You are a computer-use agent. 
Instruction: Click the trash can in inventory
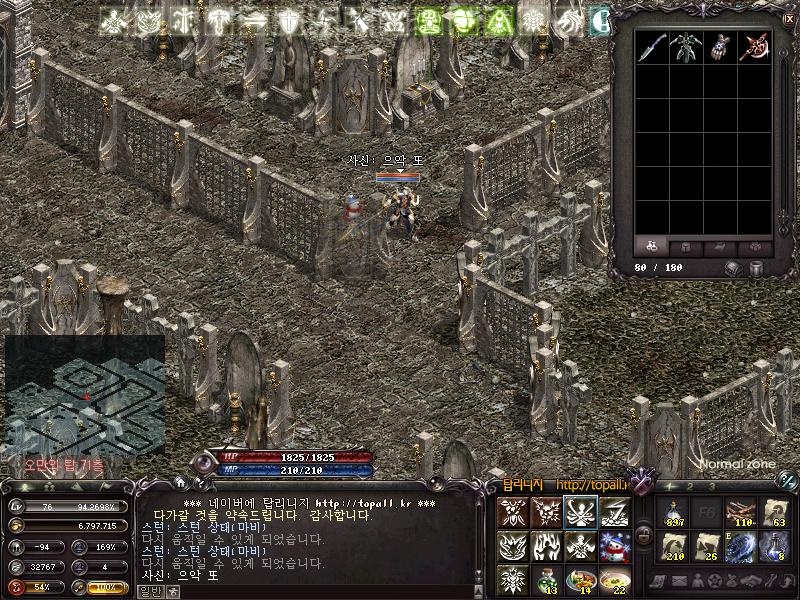[757, 268]
